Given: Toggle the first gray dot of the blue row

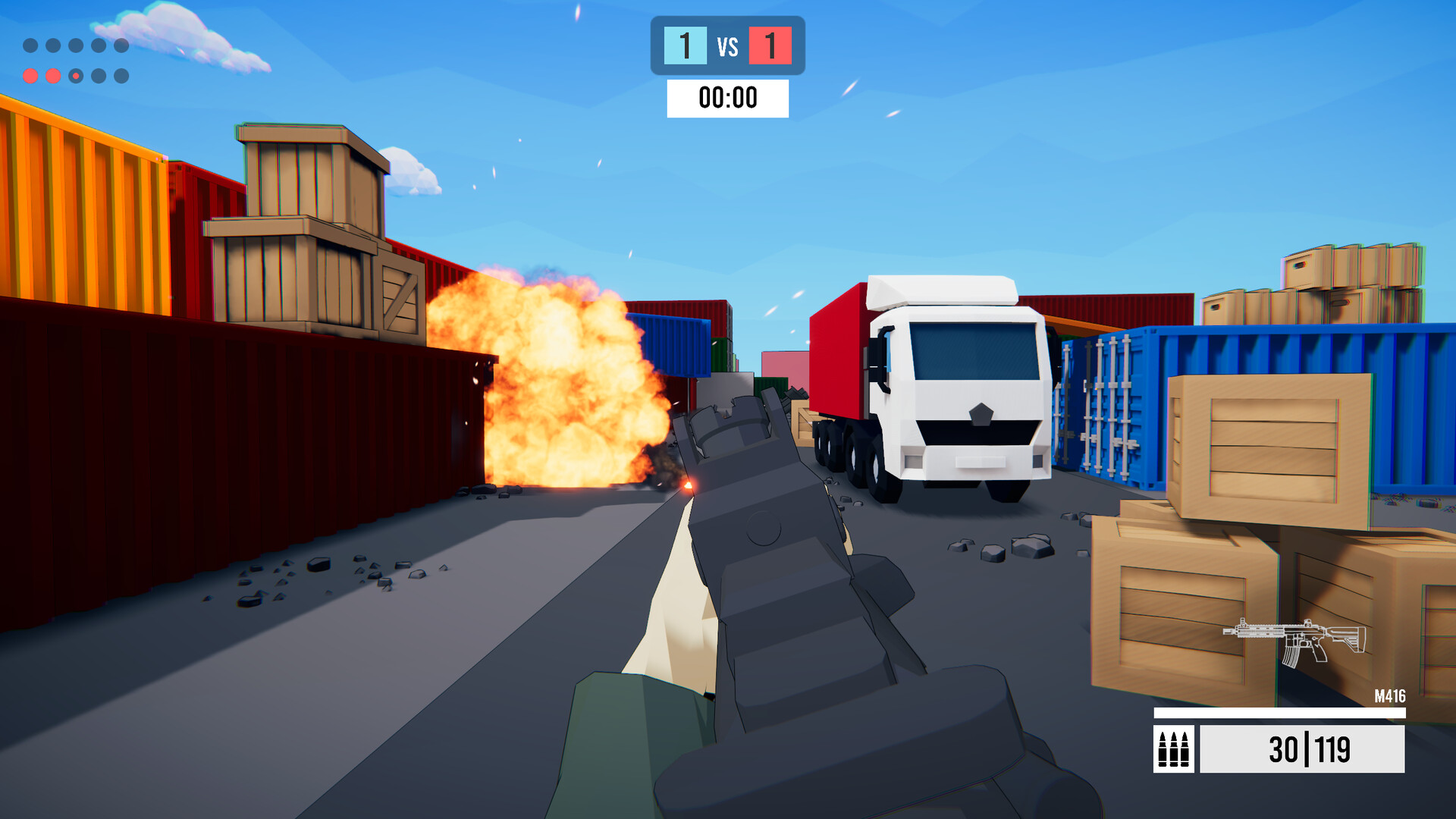Looking at the screenshot, I should click(x=30, y=45).
